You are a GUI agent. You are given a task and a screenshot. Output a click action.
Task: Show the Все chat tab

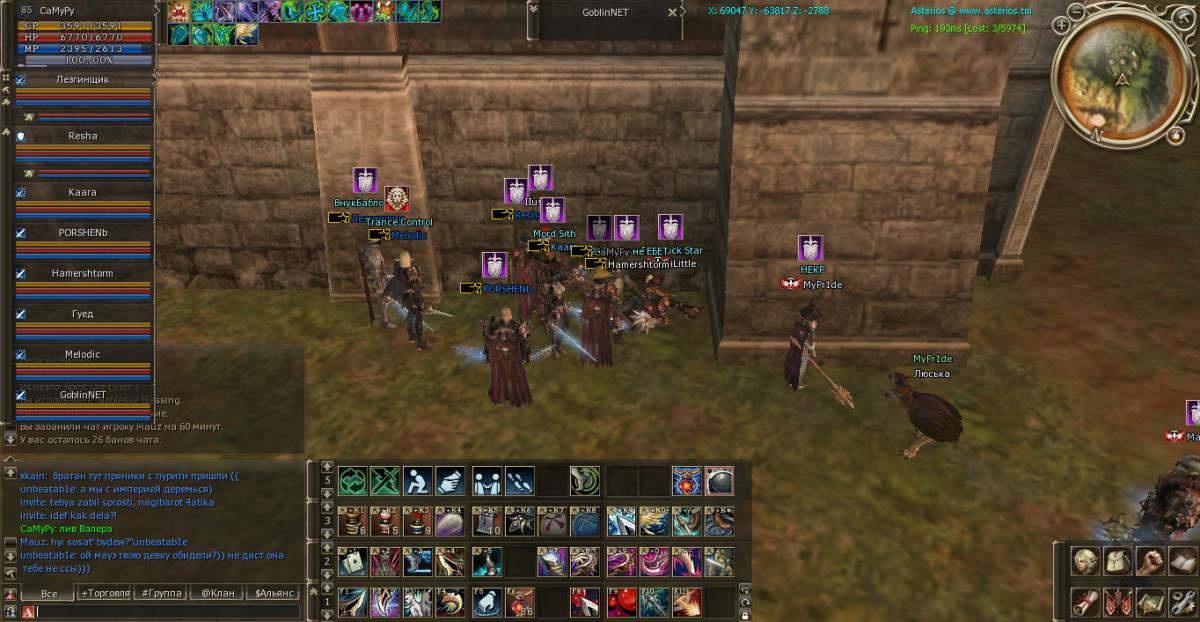49,593
